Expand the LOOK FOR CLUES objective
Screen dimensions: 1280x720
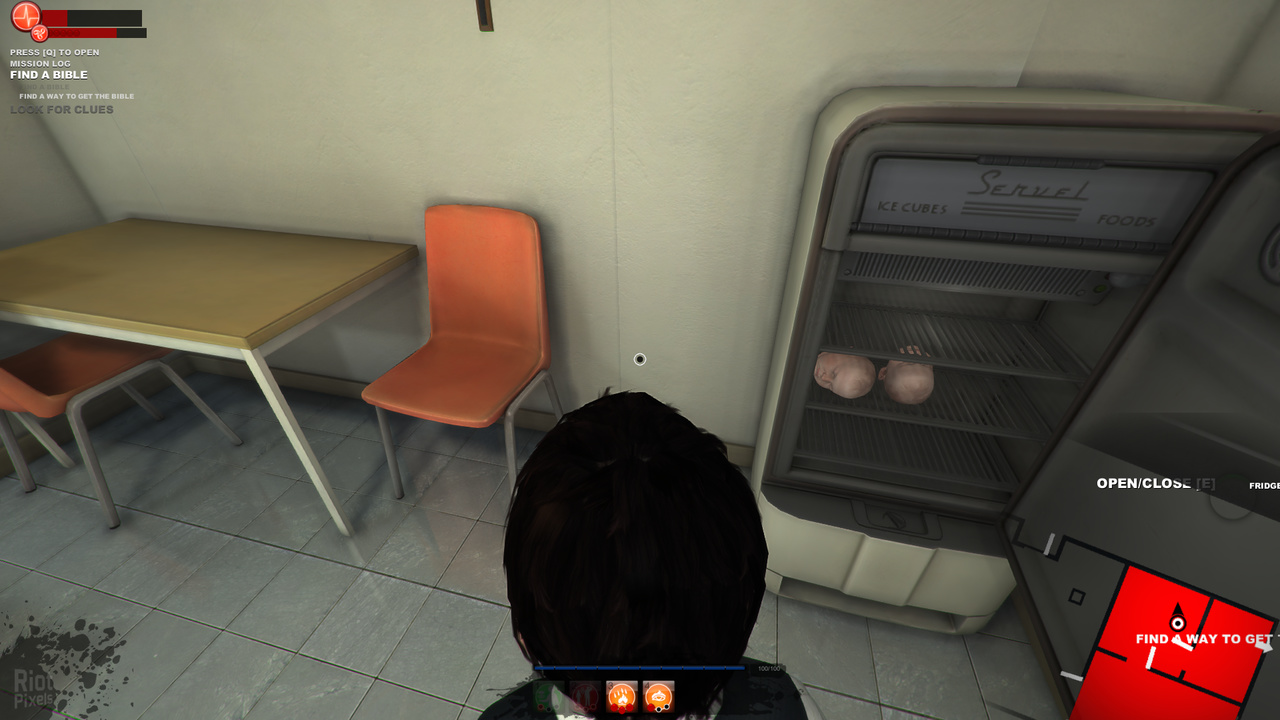(x=62, y=109)
